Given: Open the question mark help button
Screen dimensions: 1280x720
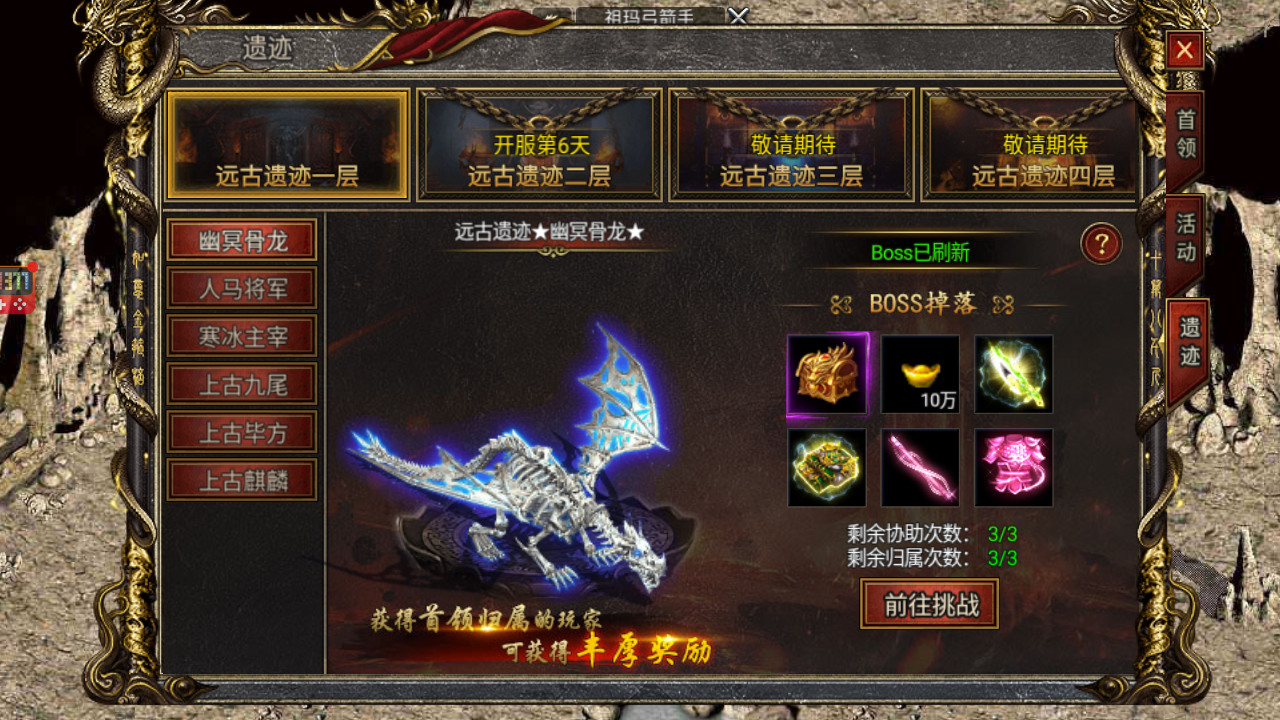Looking at the screenshot, I should (x=1101, y=244).
